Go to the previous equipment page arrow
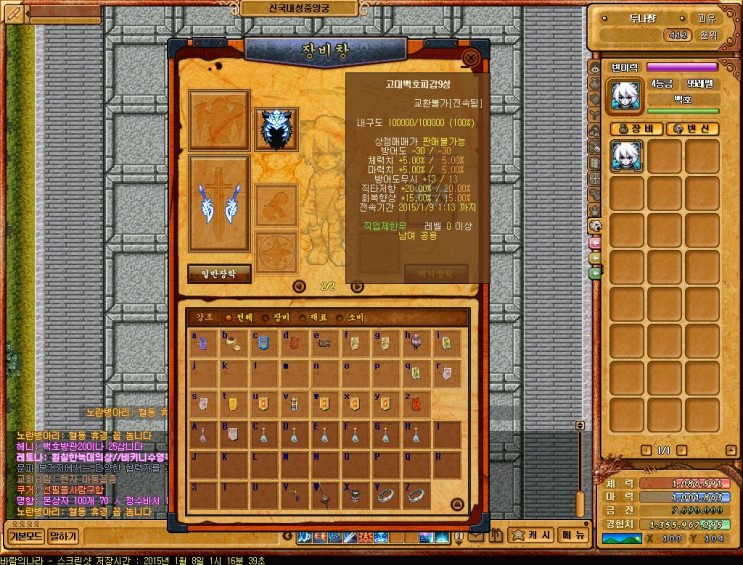This screenshot has width=743, height=565. pyautogui.click(x=298, y=286)
